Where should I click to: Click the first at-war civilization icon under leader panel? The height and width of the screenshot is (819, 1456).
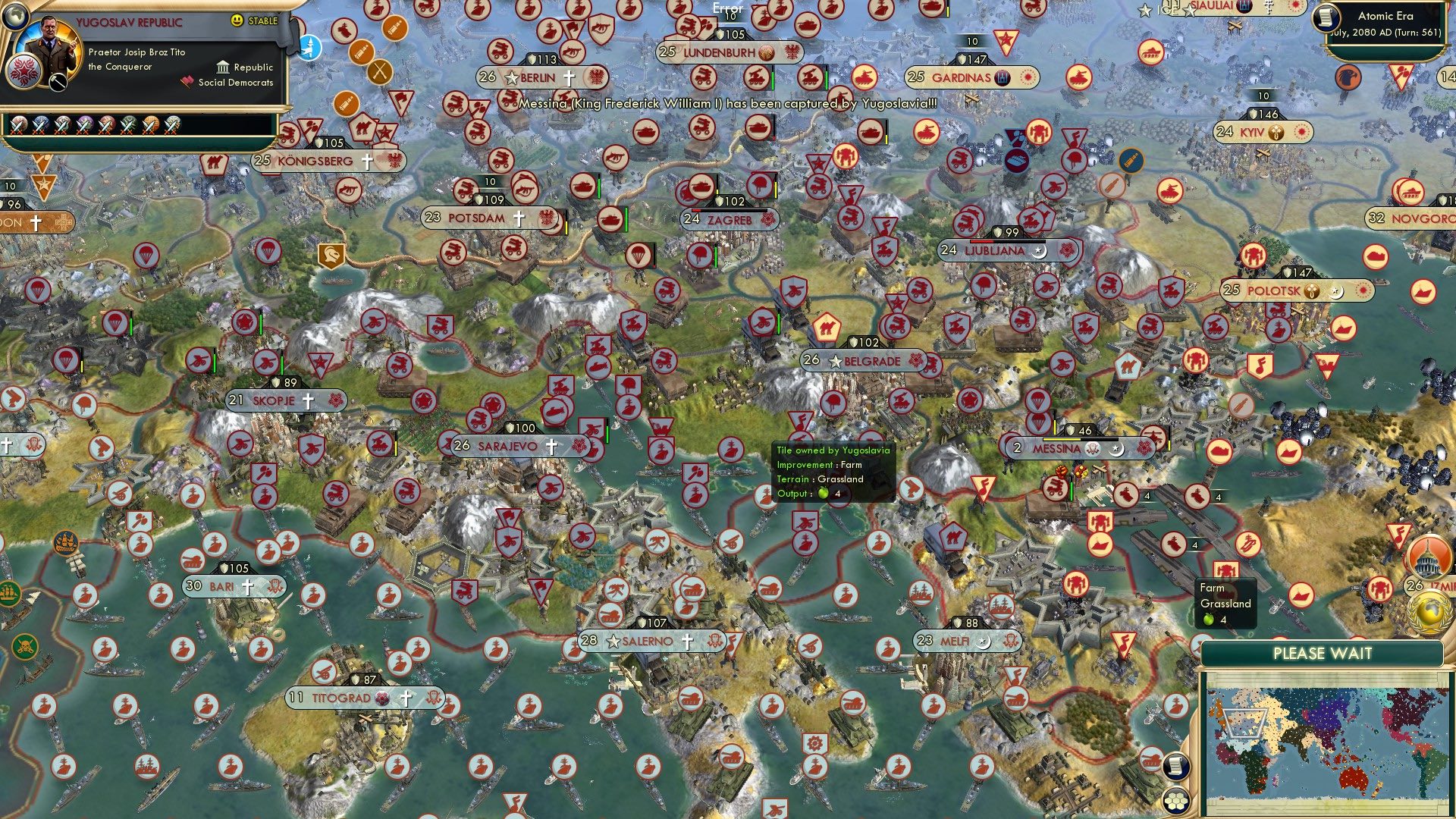pos(18,124)
